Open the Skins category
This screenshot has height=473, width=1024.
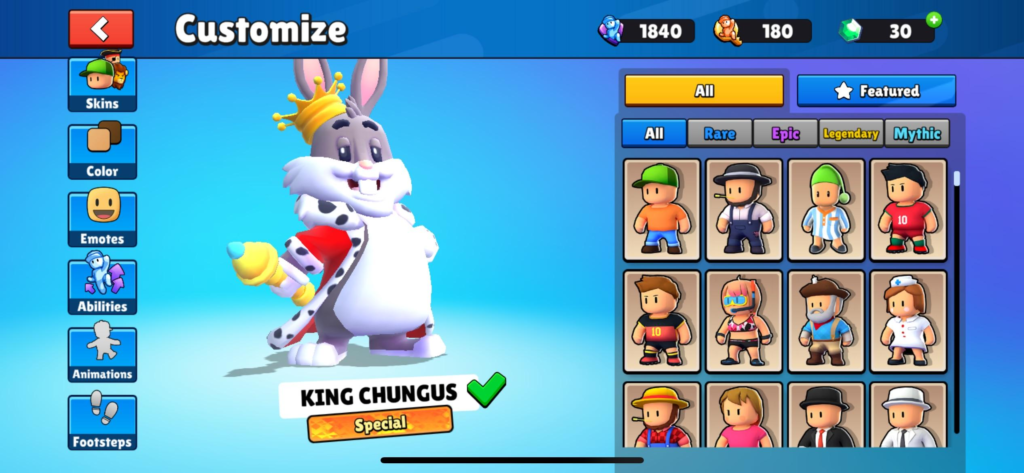coord(102,84)
